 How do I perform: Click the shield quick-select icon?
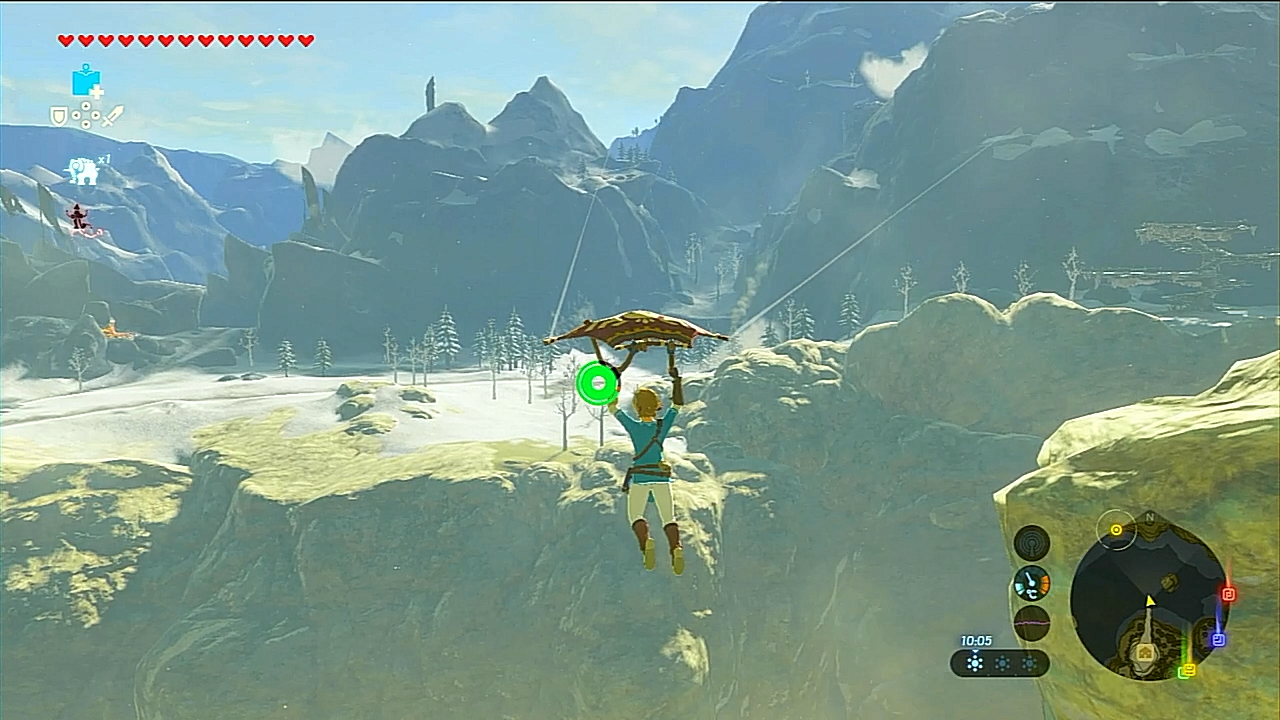(60, 116)
